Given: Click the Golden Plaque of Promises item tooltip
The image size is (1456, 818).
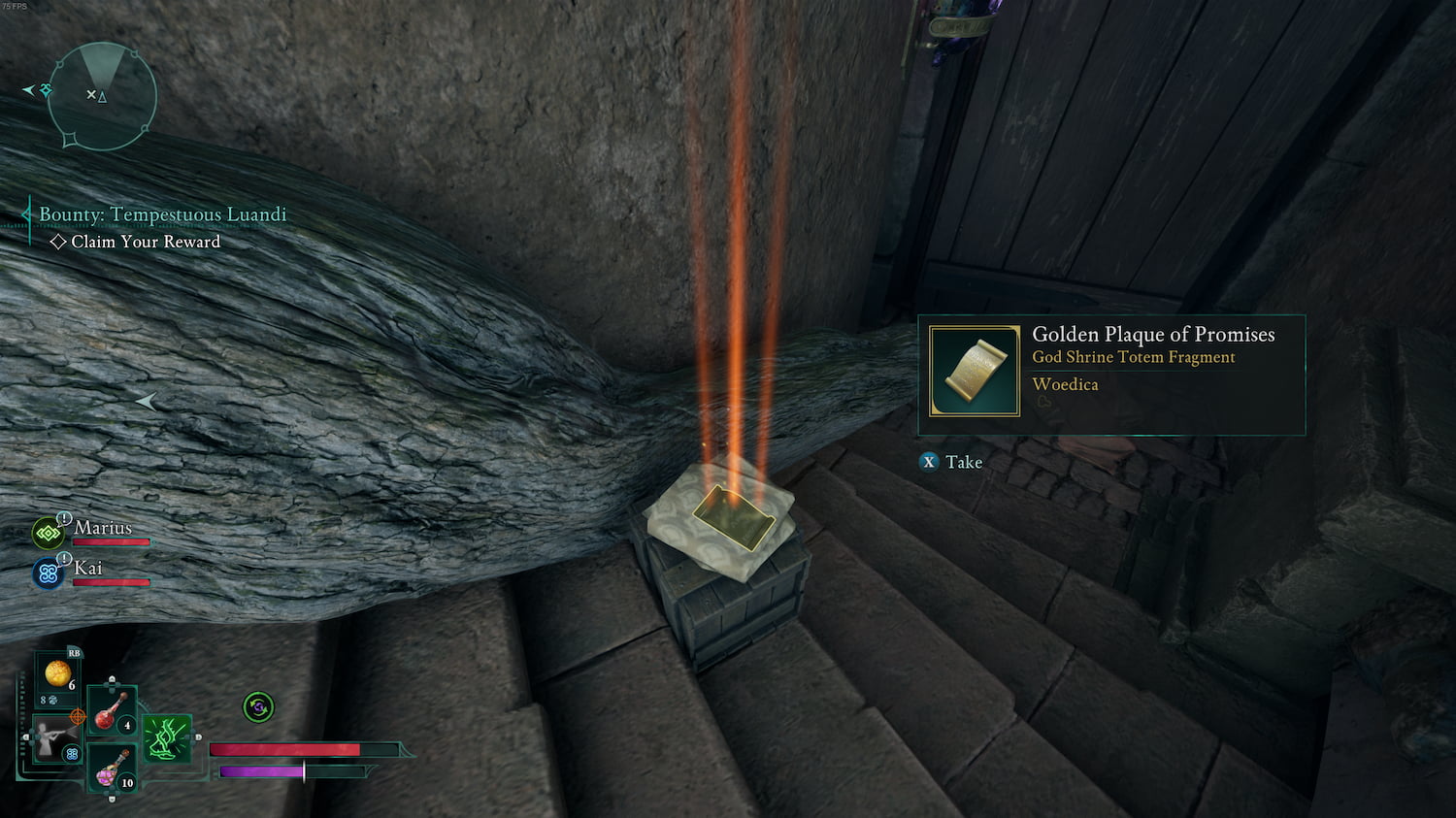Looking at the screenshot, I should click(1111, 375).
